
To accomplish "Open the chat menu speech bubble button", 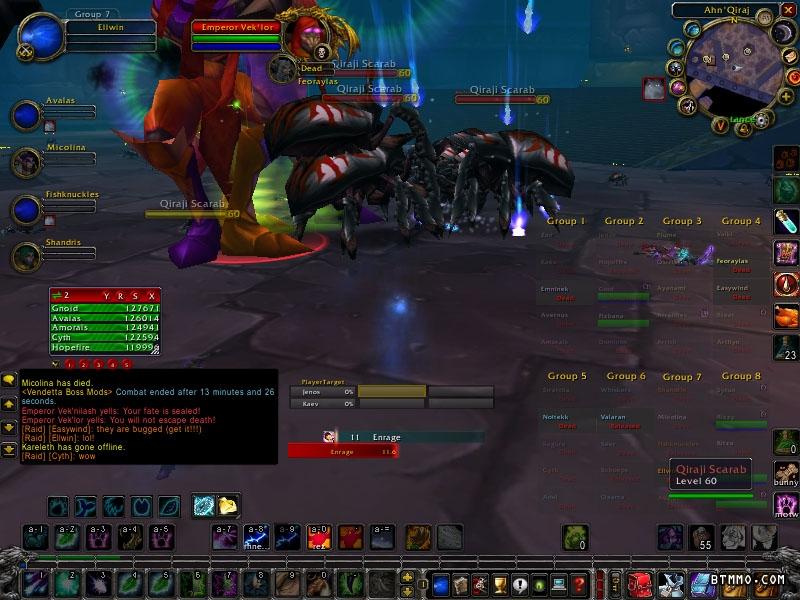I will (9, 380).
